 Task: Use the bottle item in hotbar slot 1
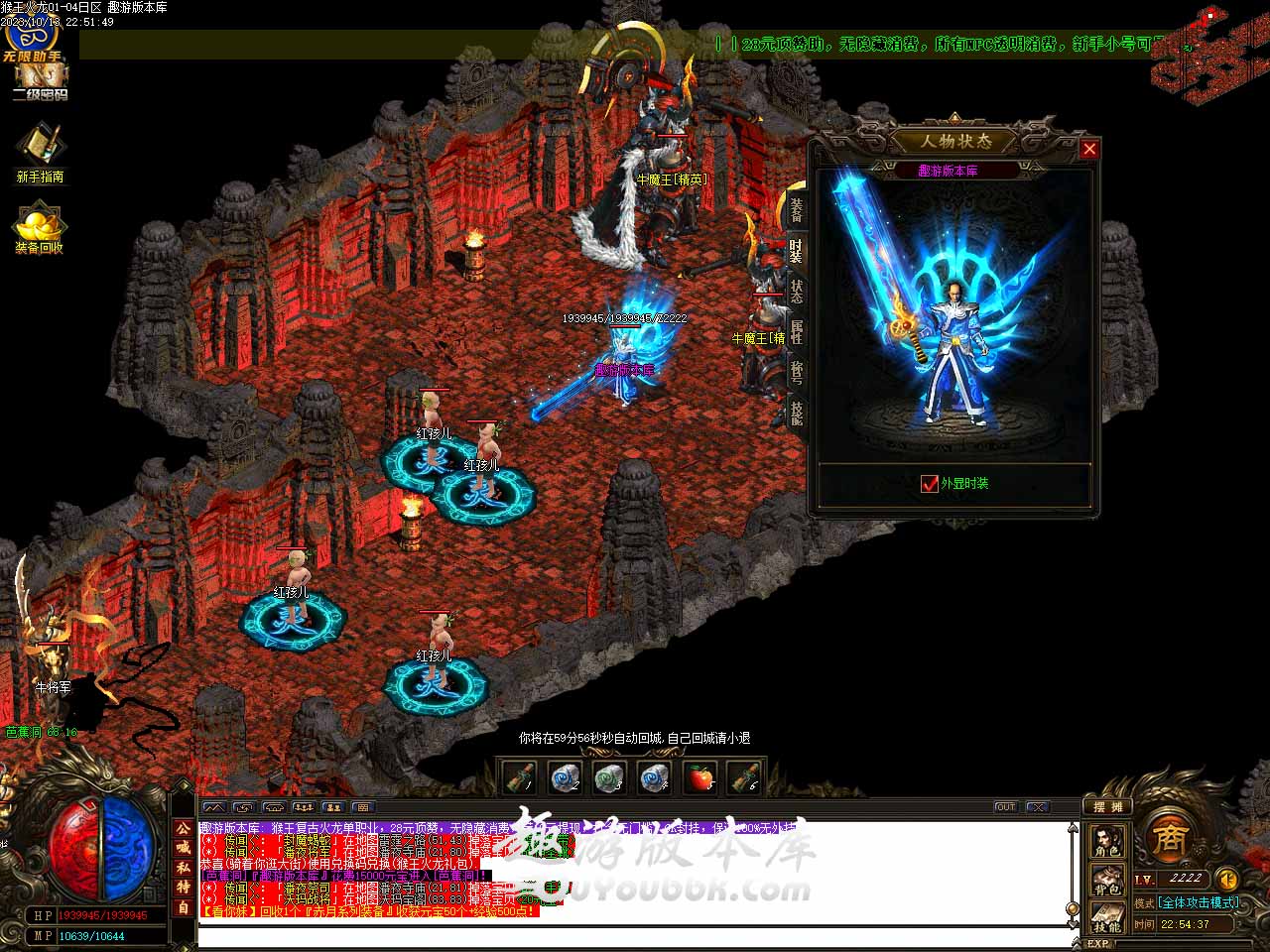click(x=519, y=778)
